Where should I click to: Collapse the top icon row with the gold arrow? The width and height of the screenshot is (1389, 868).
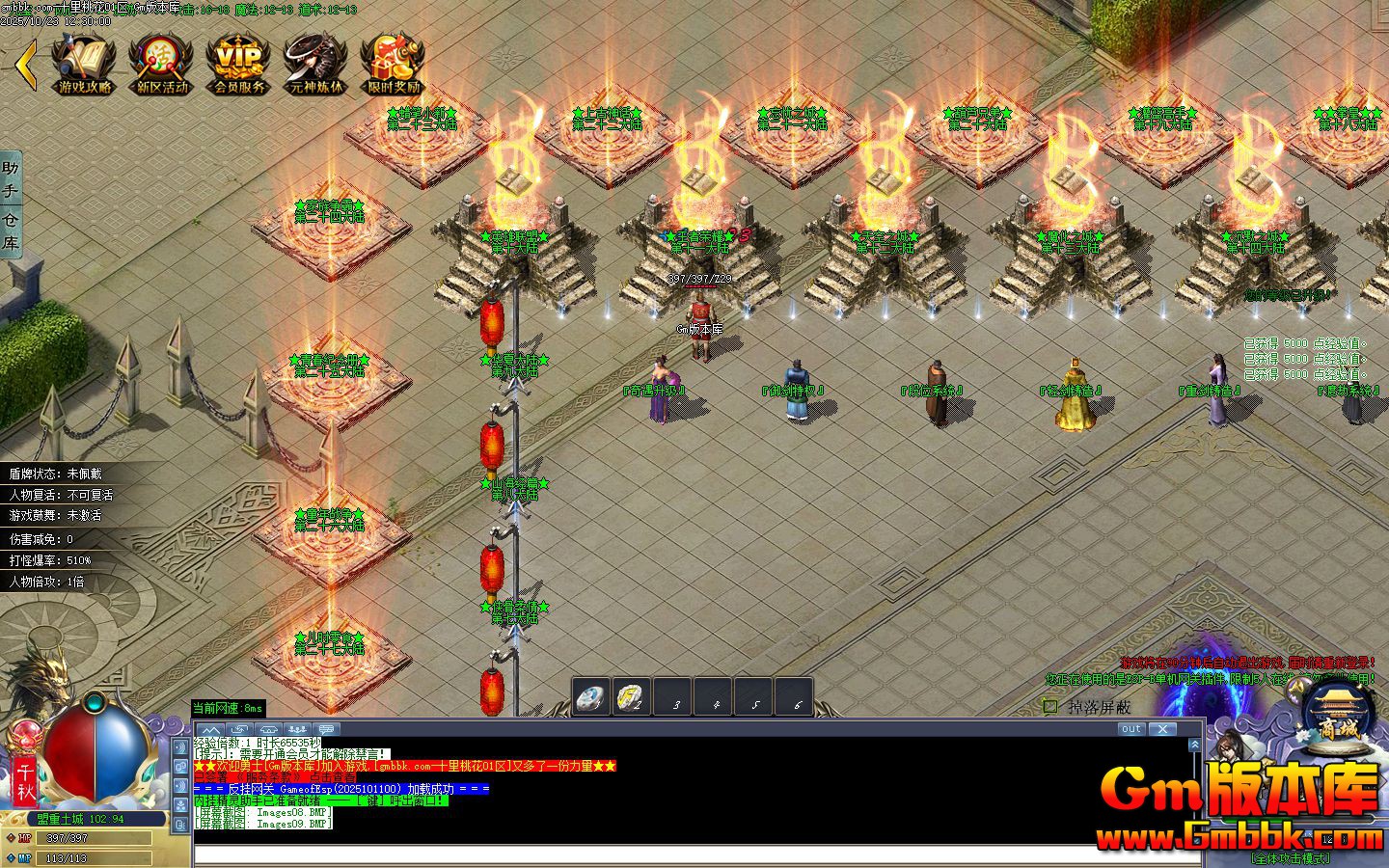(x=26, y=65)
